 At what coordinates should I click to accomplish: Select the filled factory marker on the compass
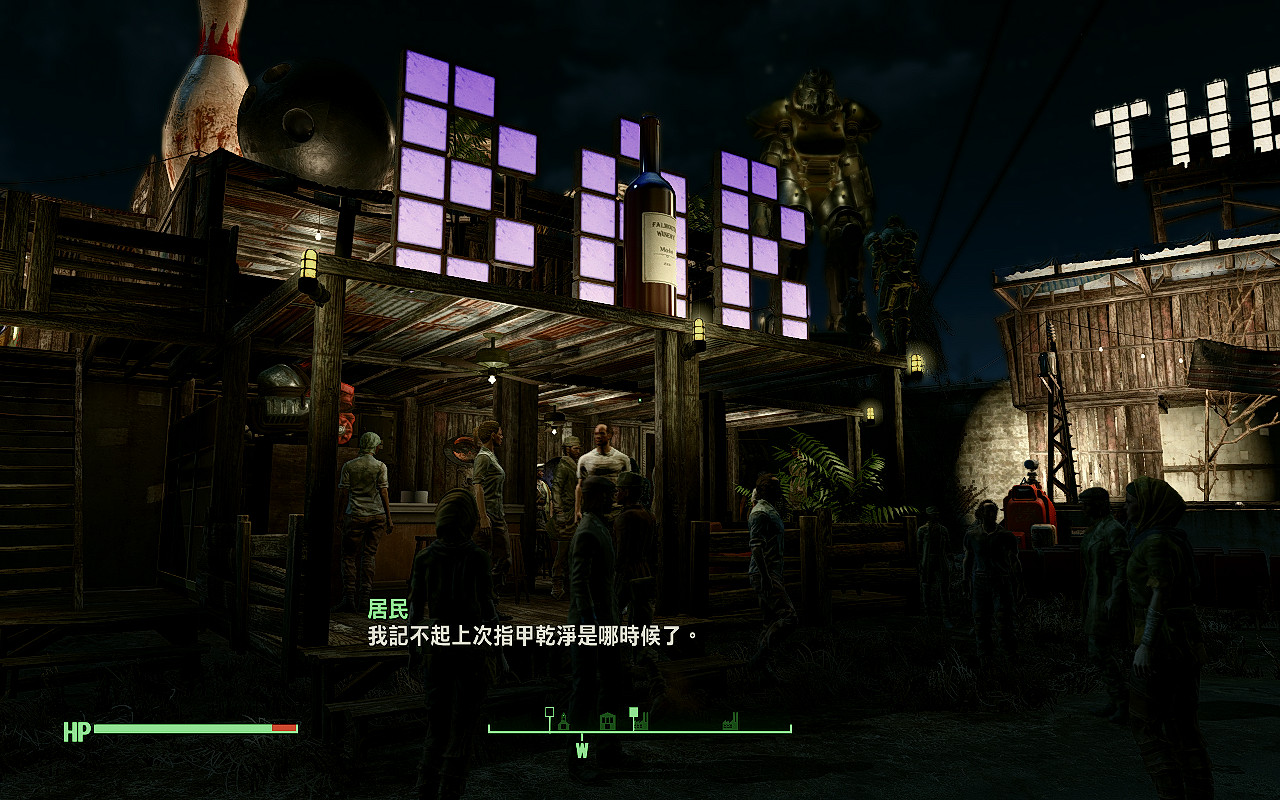(x=641, y=723)
